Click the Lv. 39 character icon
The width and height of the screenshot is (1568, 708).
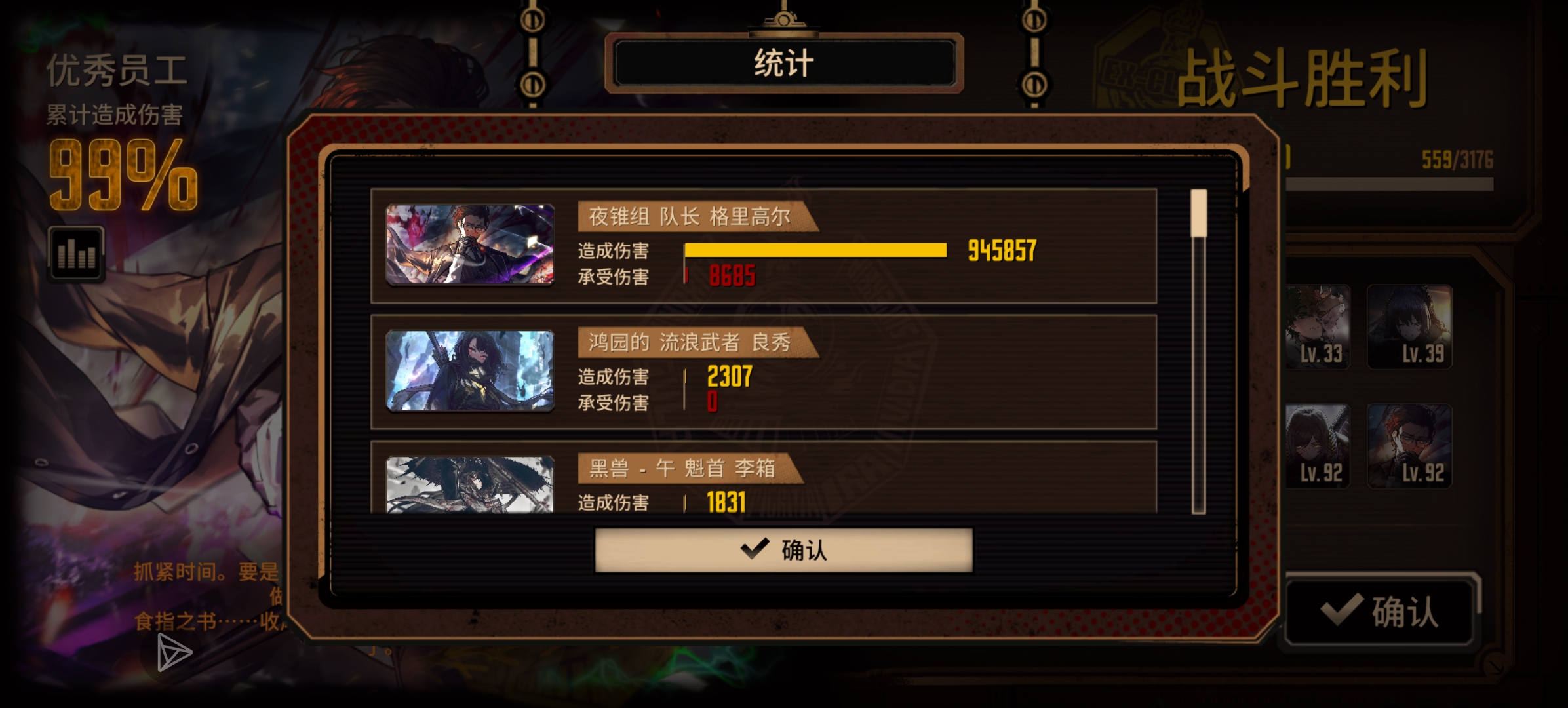coord(1409,326)
